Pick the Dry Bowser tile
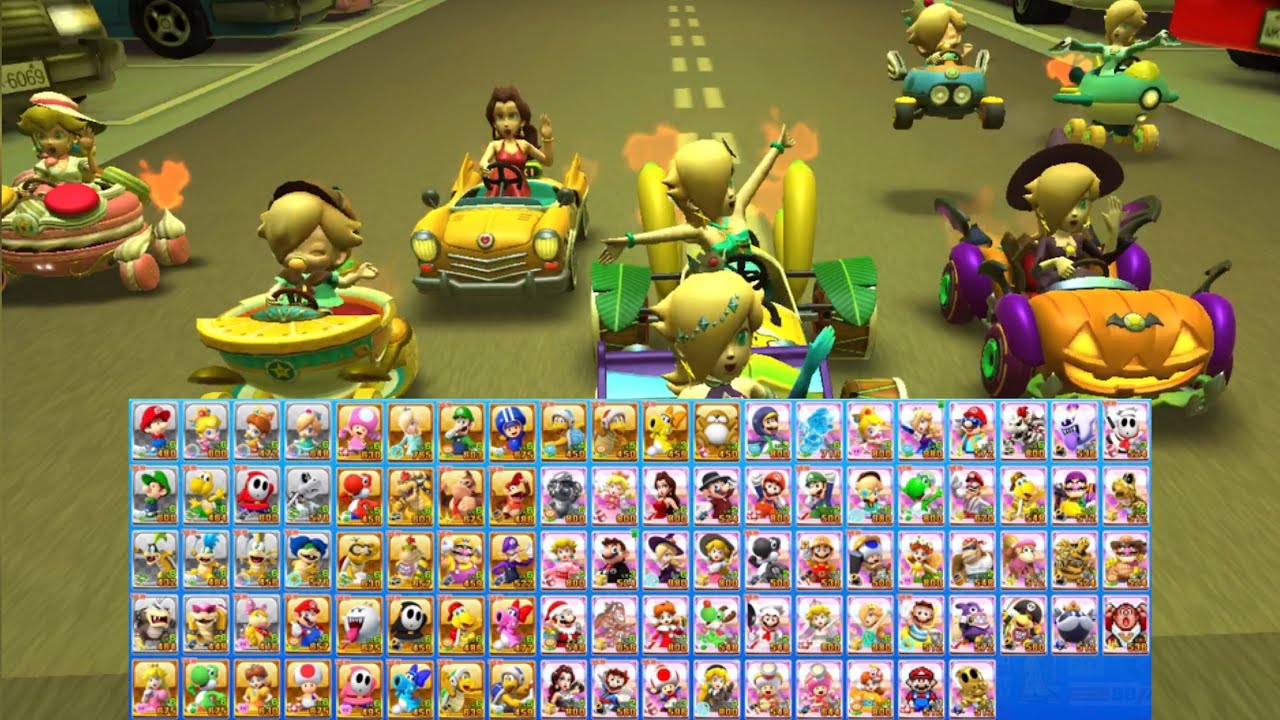1280x720 pixels. [x=1022, y=430]
